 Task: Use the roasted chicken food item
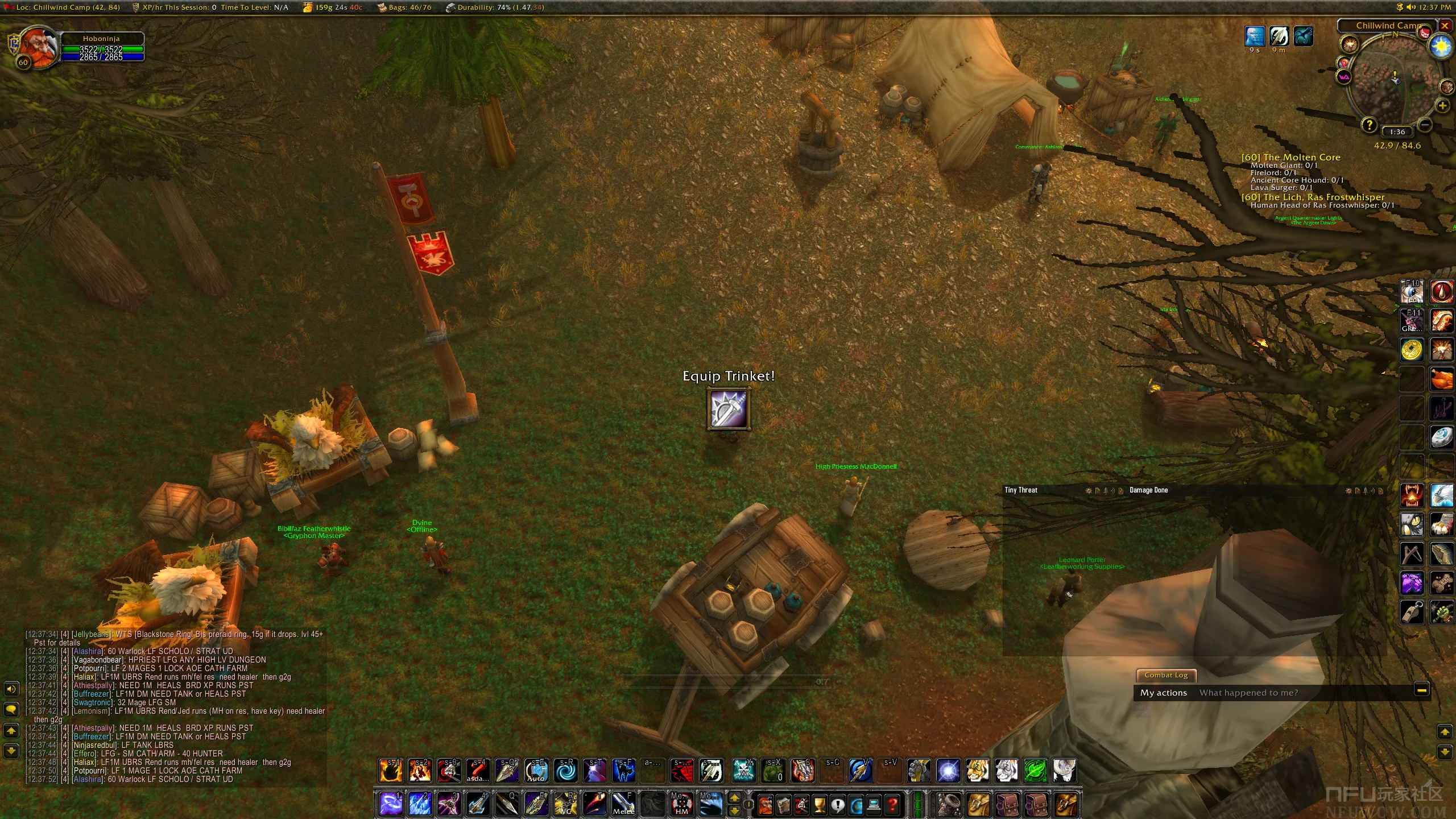[1441, 379]
